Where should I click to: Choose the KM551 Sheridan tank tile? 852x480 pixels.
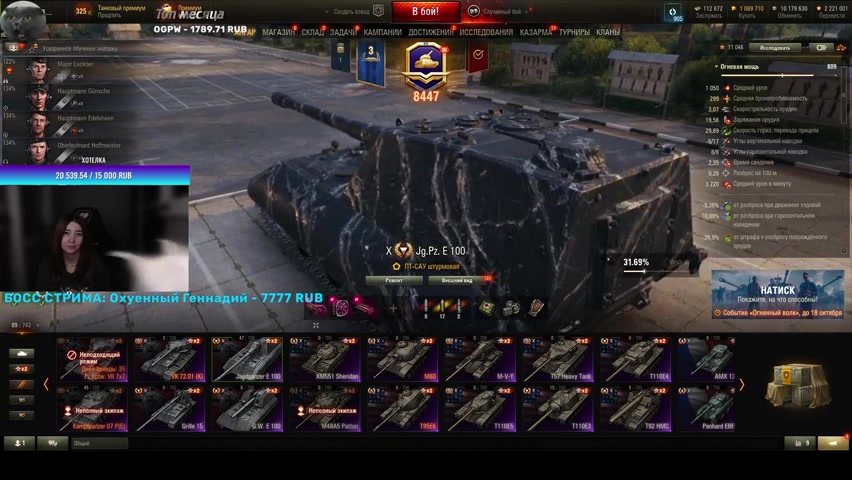pyautogui.click(x=325, y=359)
